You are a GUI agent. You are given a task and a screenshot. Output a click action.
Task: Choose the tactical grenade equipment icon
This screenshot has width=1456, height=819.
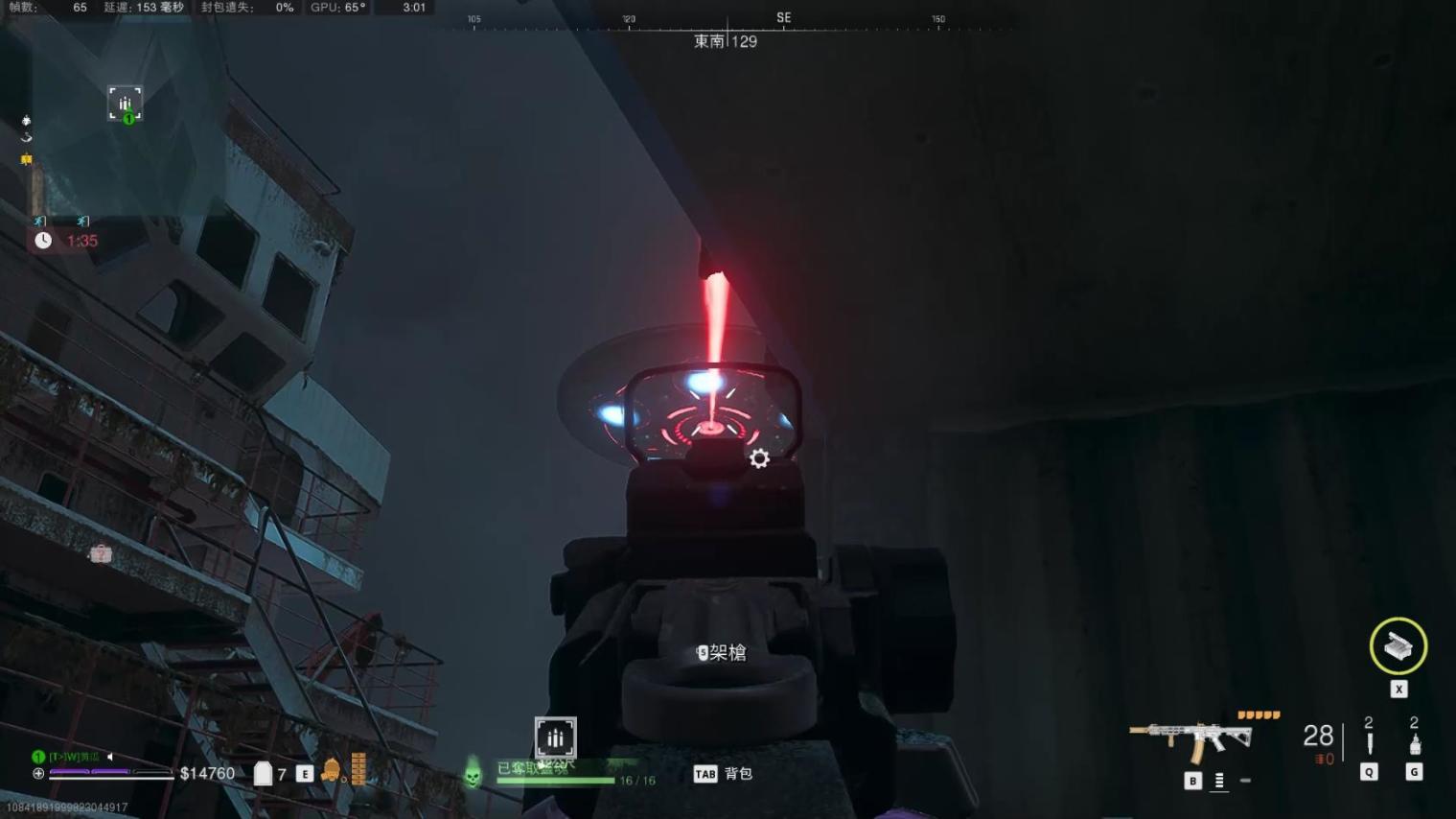point(1414,743)
